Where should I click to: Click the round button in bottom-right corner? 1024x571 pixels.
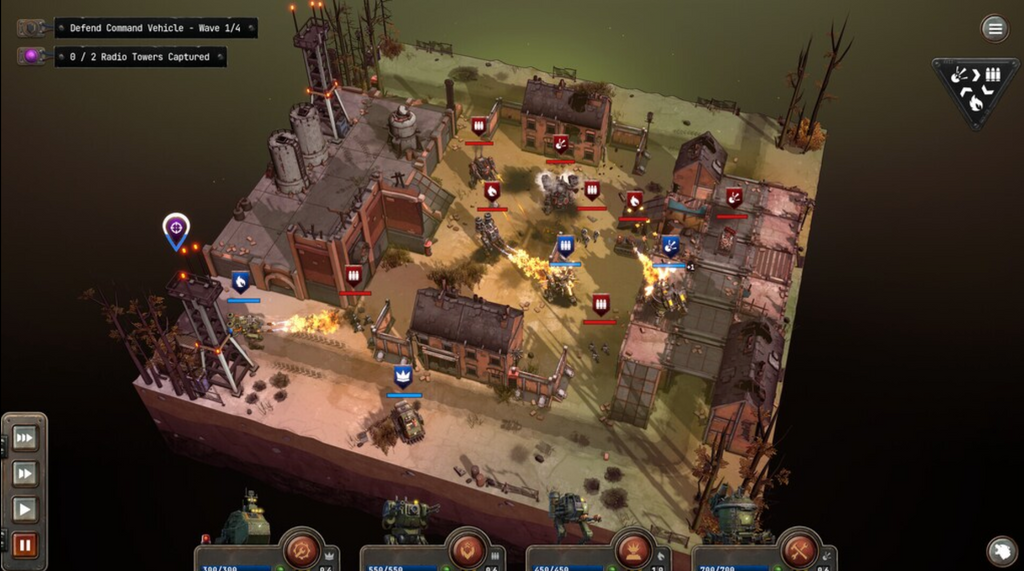point(1001,550)
